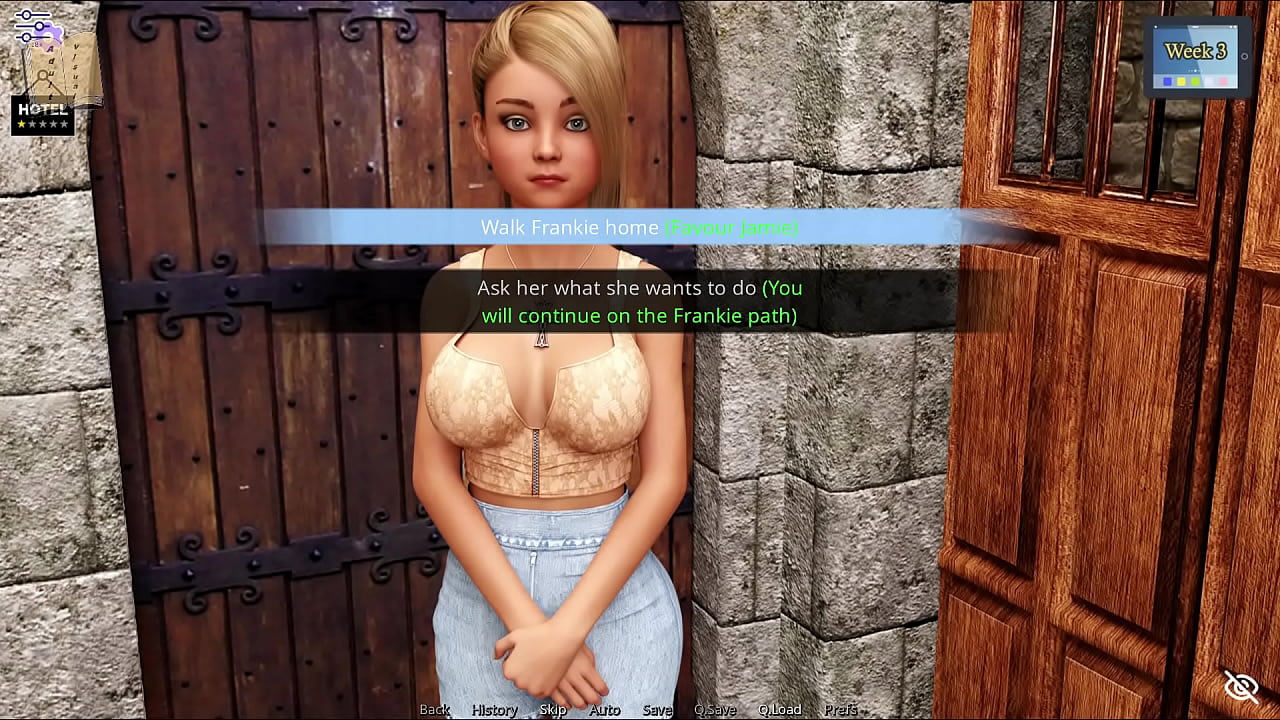This screenshot has height=720, width=1280.
Task: Hide the interface with the crossed-eye icon
Action: tap(1241, 686)
